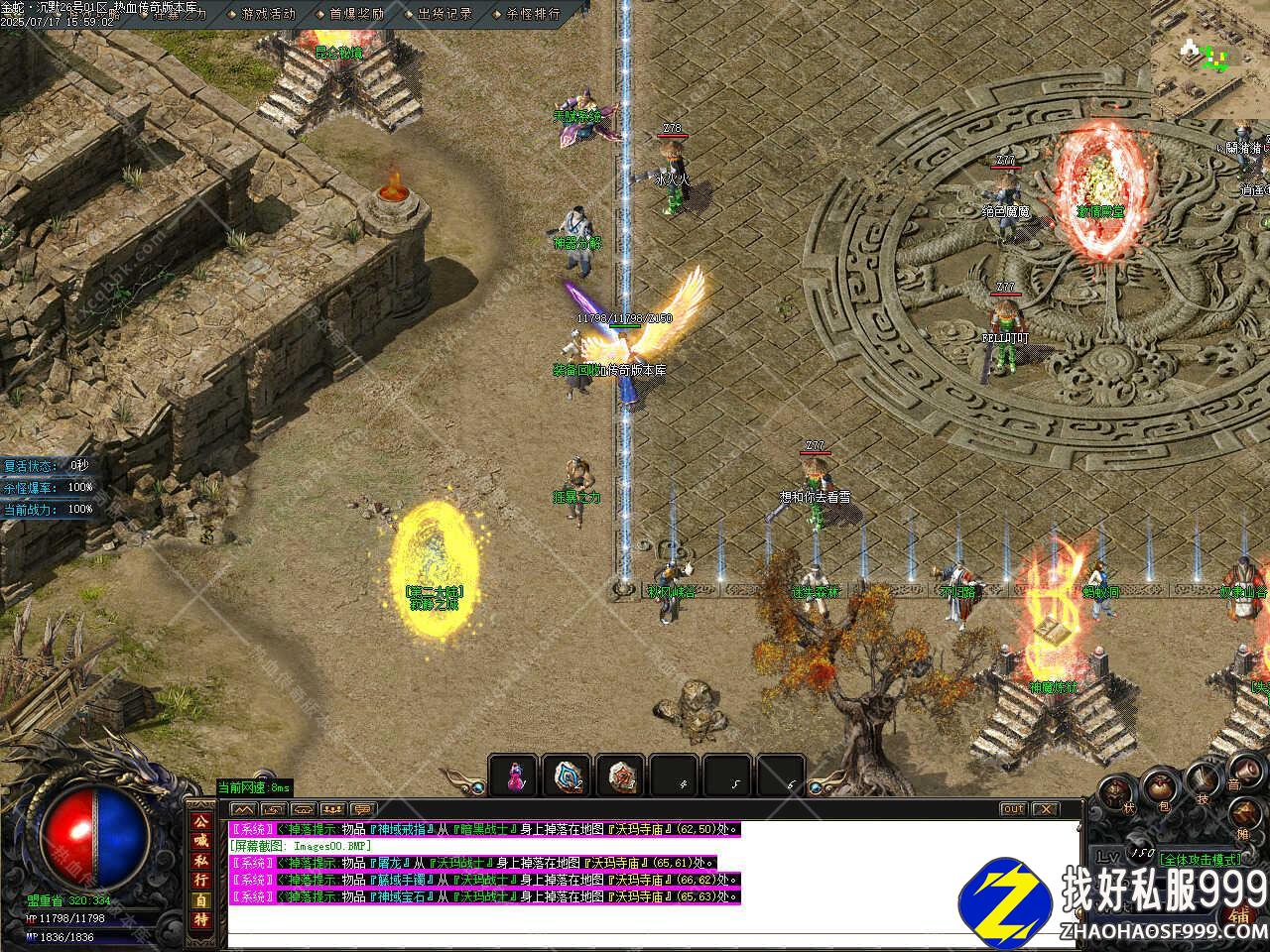The width and height of the screenshot is (1270, 952).
Task: Select the blue stone in hotbar slot 2
Action: point(569,776)
